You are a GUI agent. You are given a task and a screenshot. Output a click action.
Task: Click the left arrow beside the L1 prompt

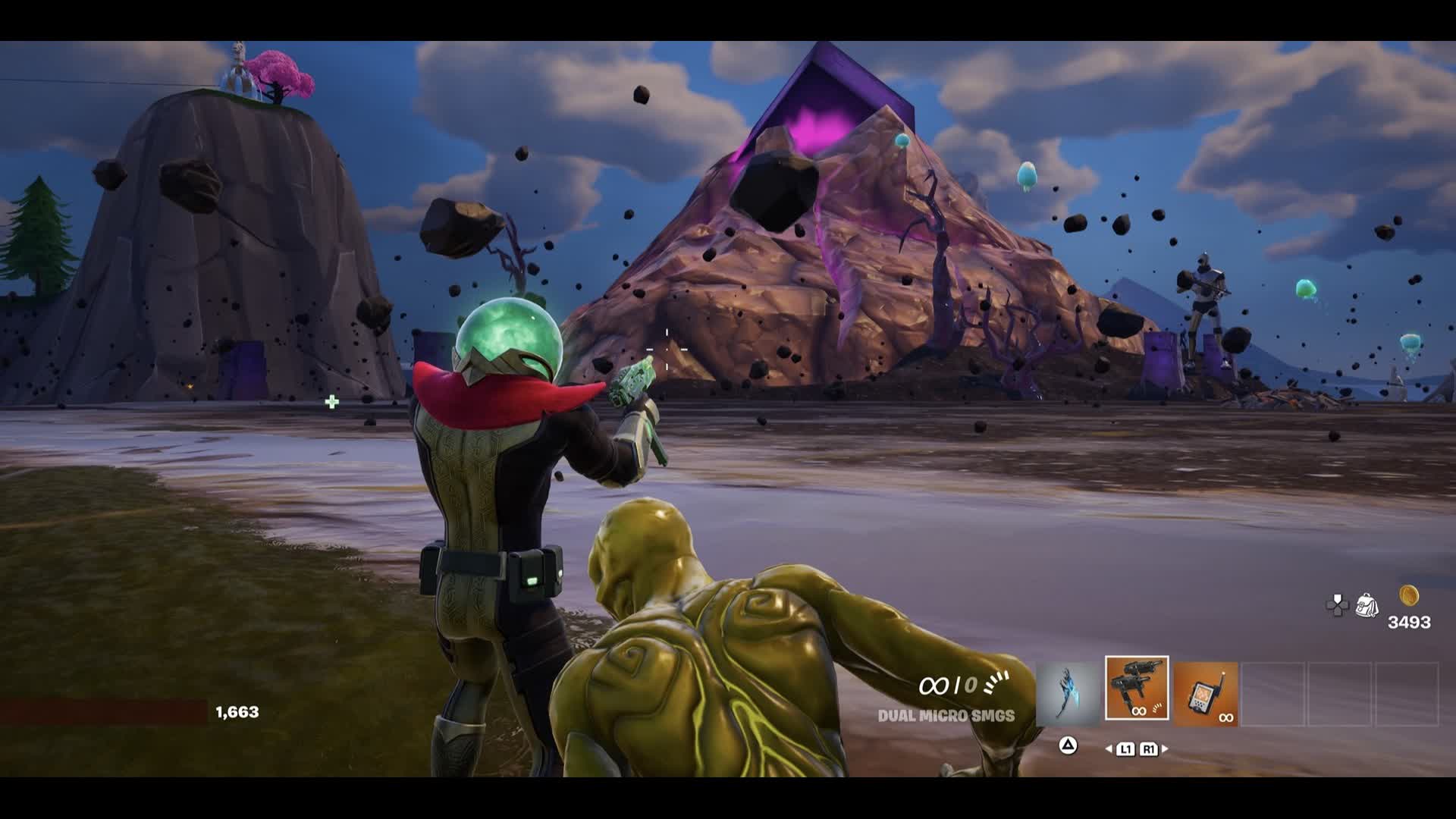pyautogui.click(x=1108, y=748)
